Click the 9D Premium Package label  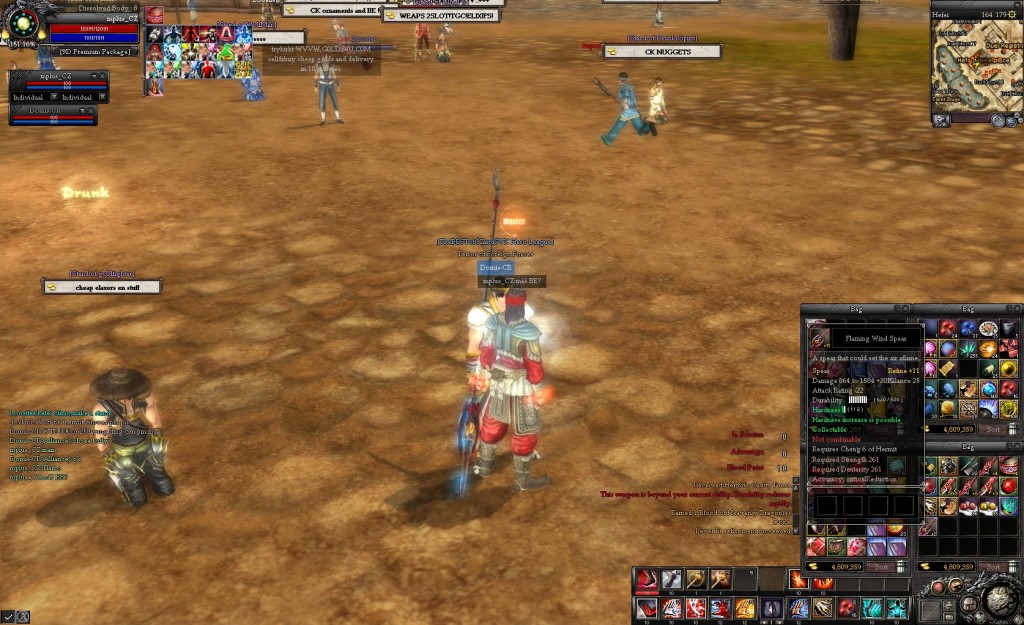point(93,51)
